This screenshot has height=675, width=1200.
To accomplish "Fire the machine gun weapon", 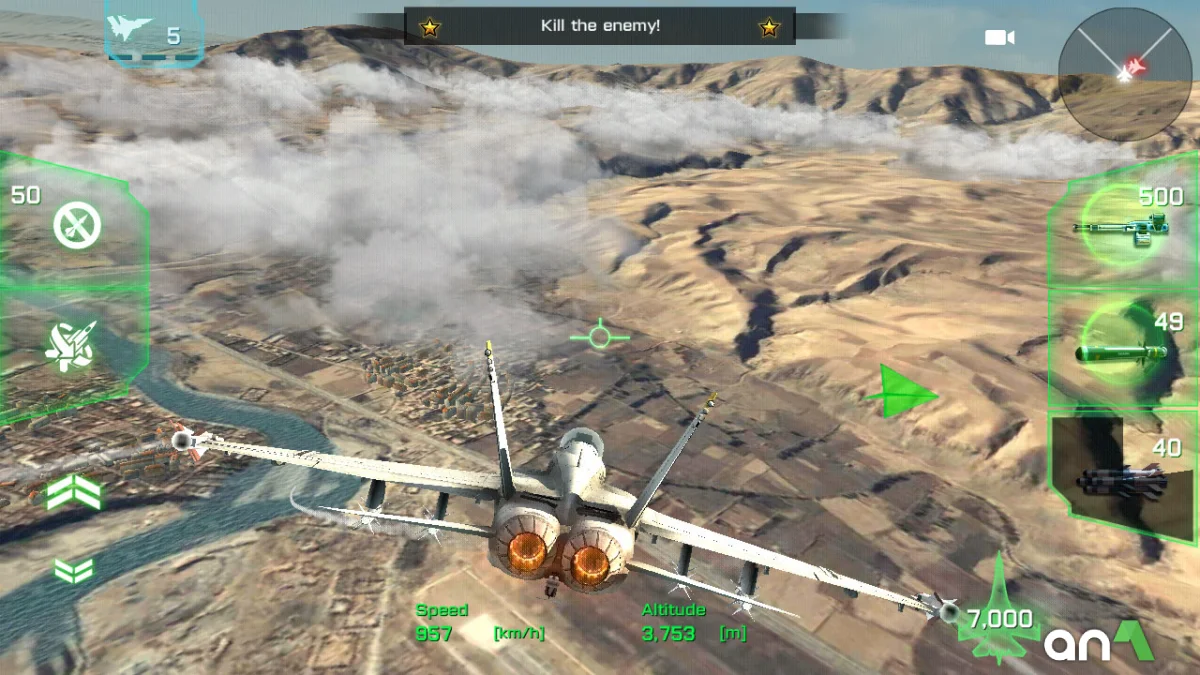I will coord(1119,231).
